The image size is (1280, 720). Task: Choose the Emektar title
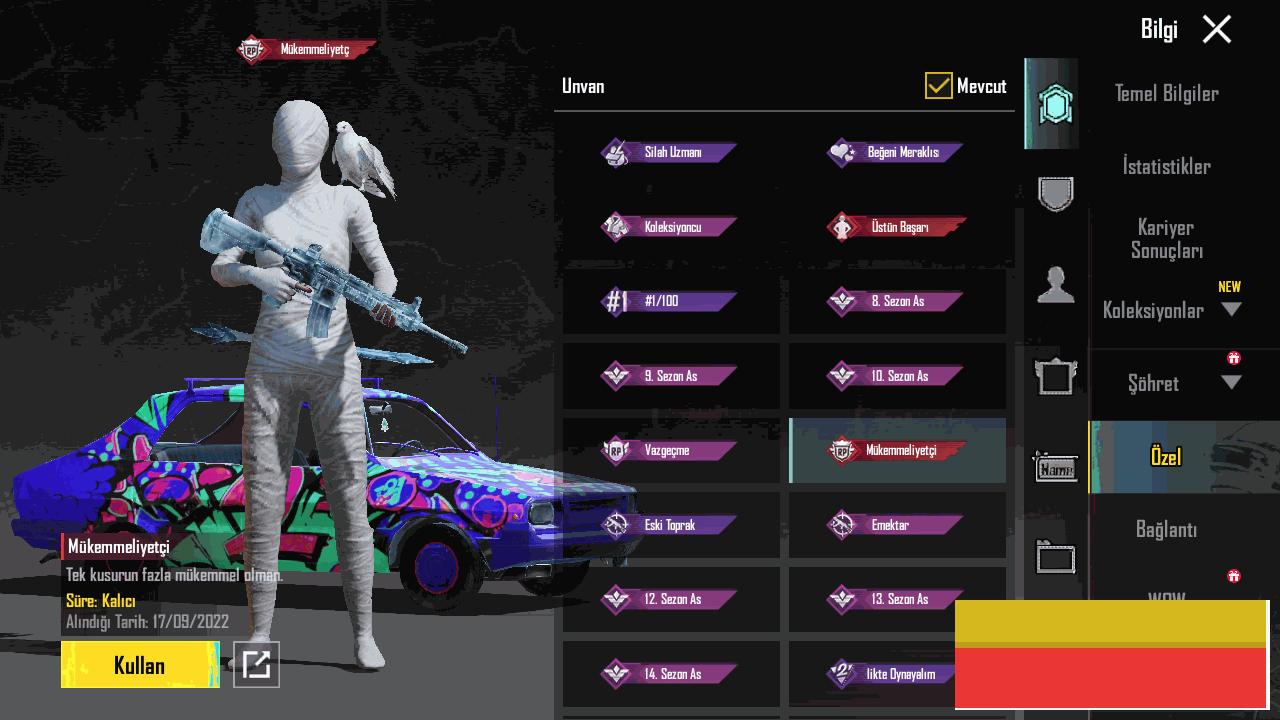pyautogui.click(x=897, y=525)
